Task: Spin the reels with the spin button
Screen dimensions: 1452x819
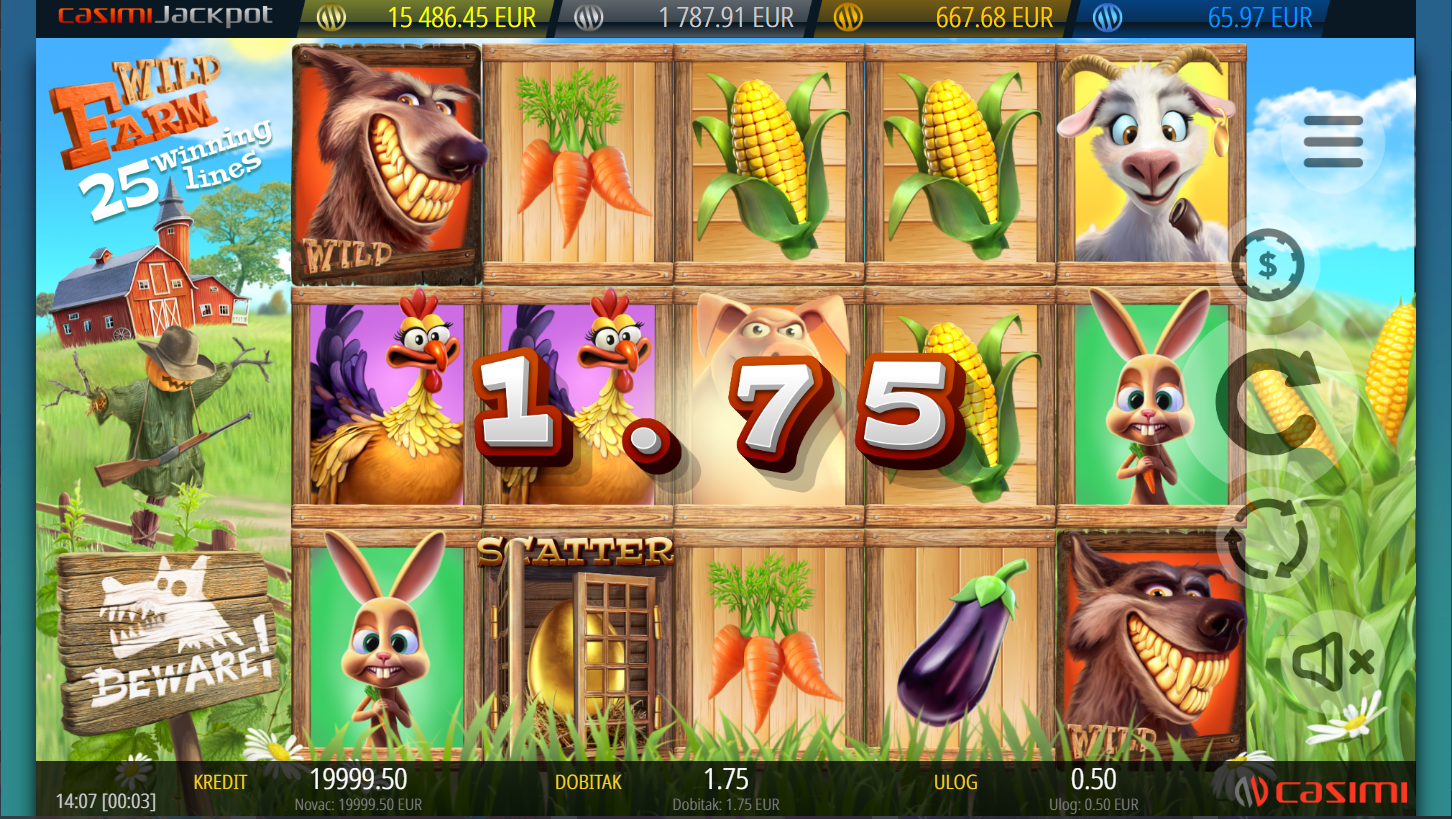Action: coord(1268,402)
